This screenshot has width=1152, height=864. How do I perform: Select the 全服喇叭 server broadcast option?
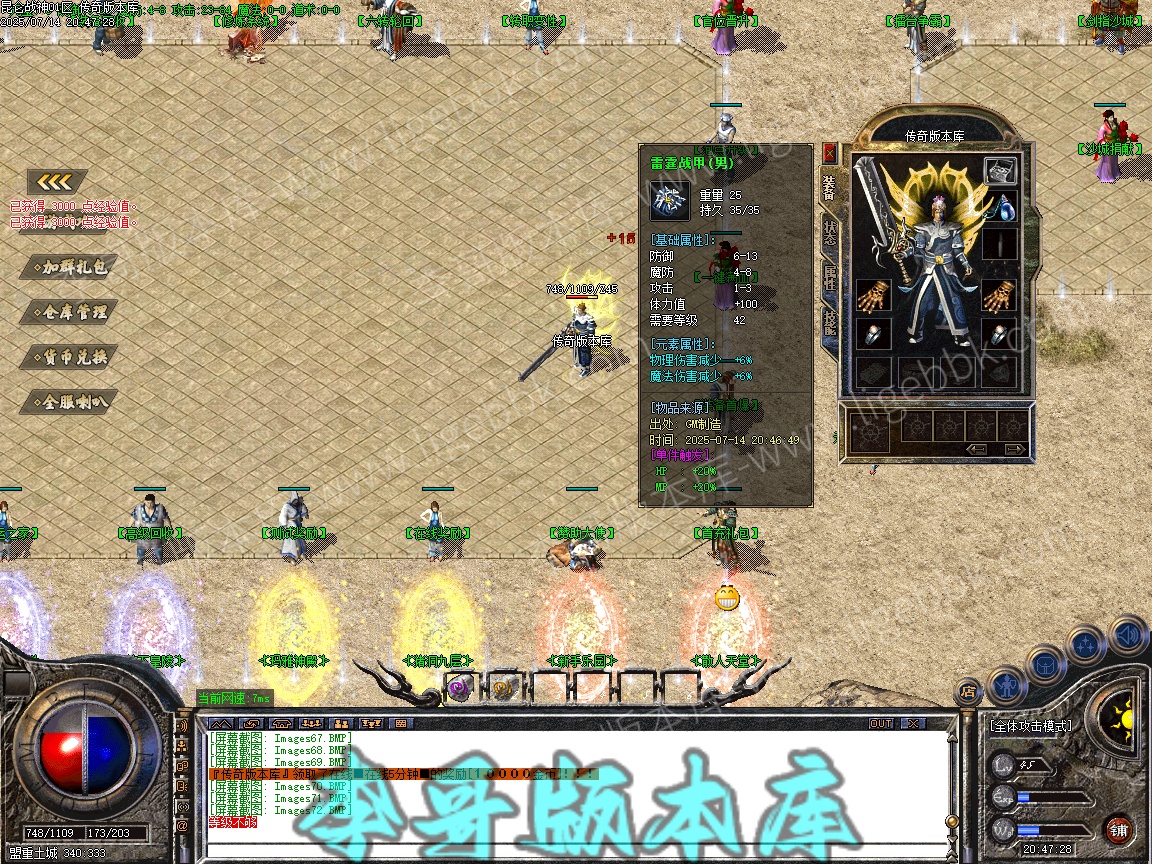click(70, 402)
